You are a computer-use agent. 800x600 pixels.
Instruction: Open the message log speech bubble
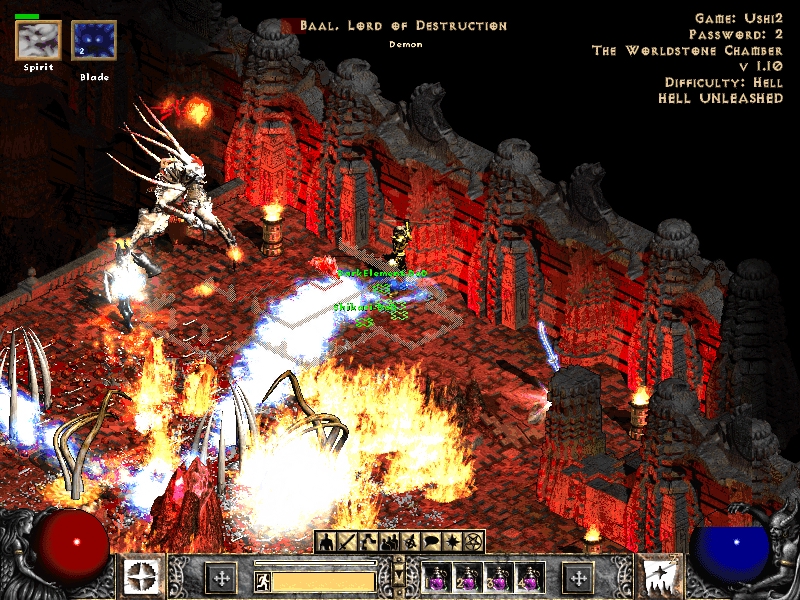point(430,542)
